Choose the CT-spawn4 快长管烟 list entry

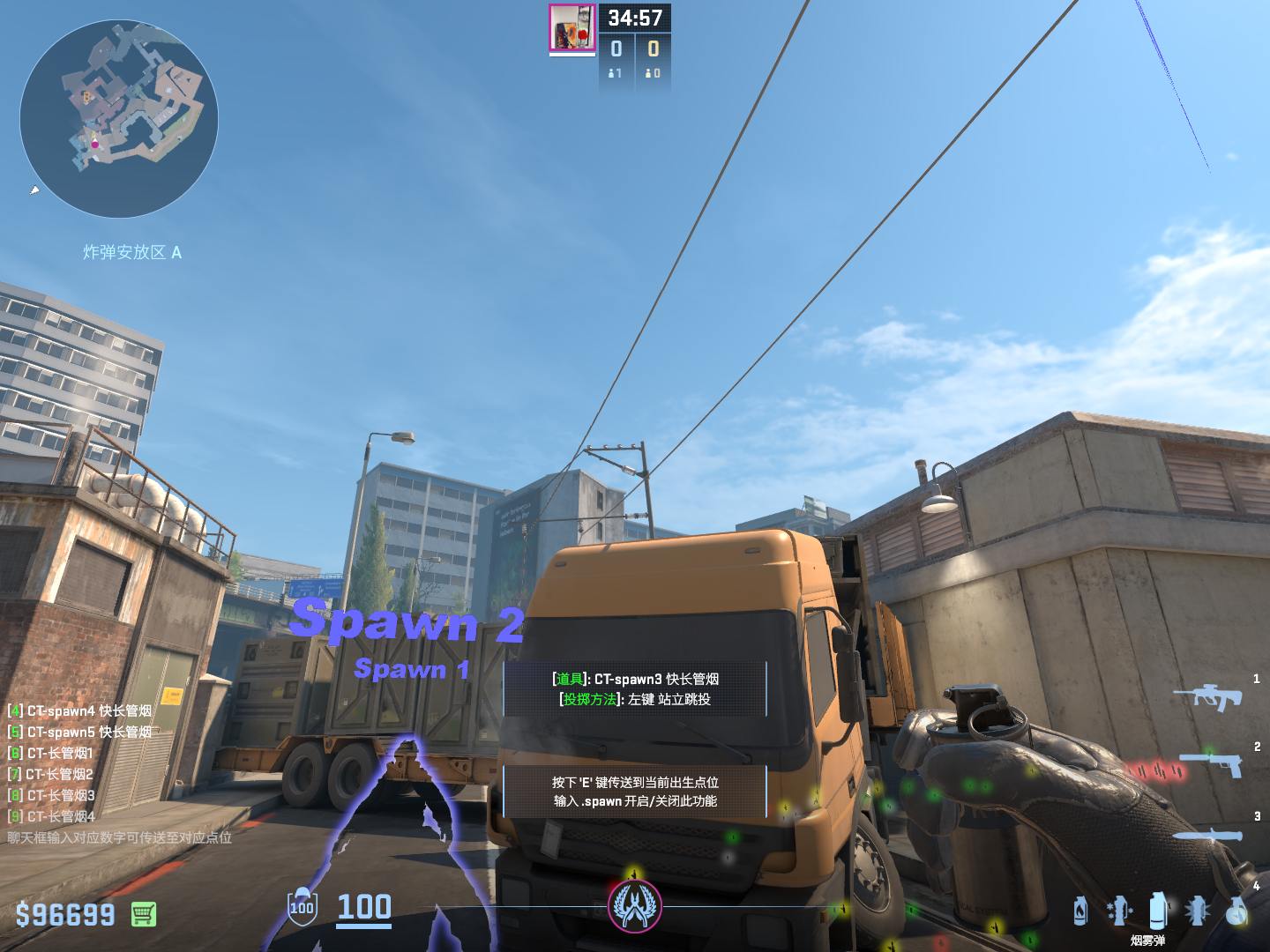point(80,710)
